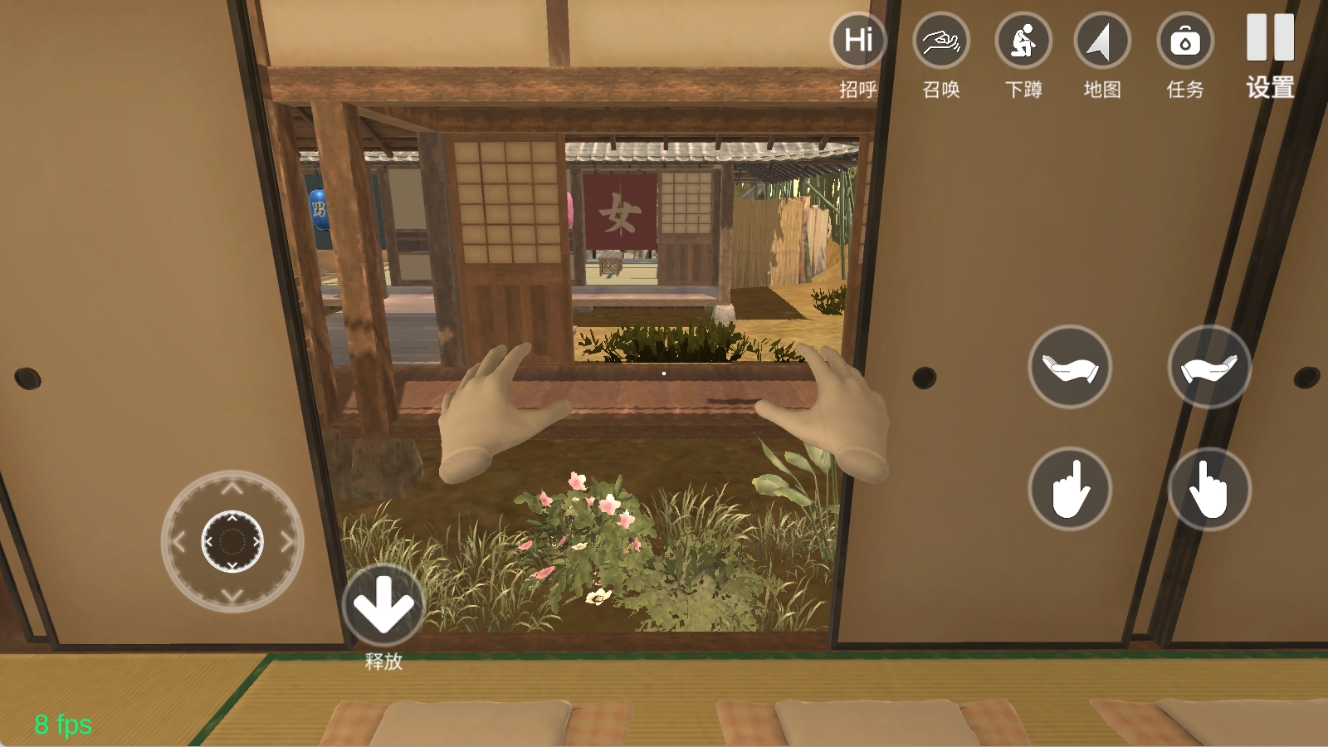Tap the Hi greeting (招呼) button

point(858,42)
